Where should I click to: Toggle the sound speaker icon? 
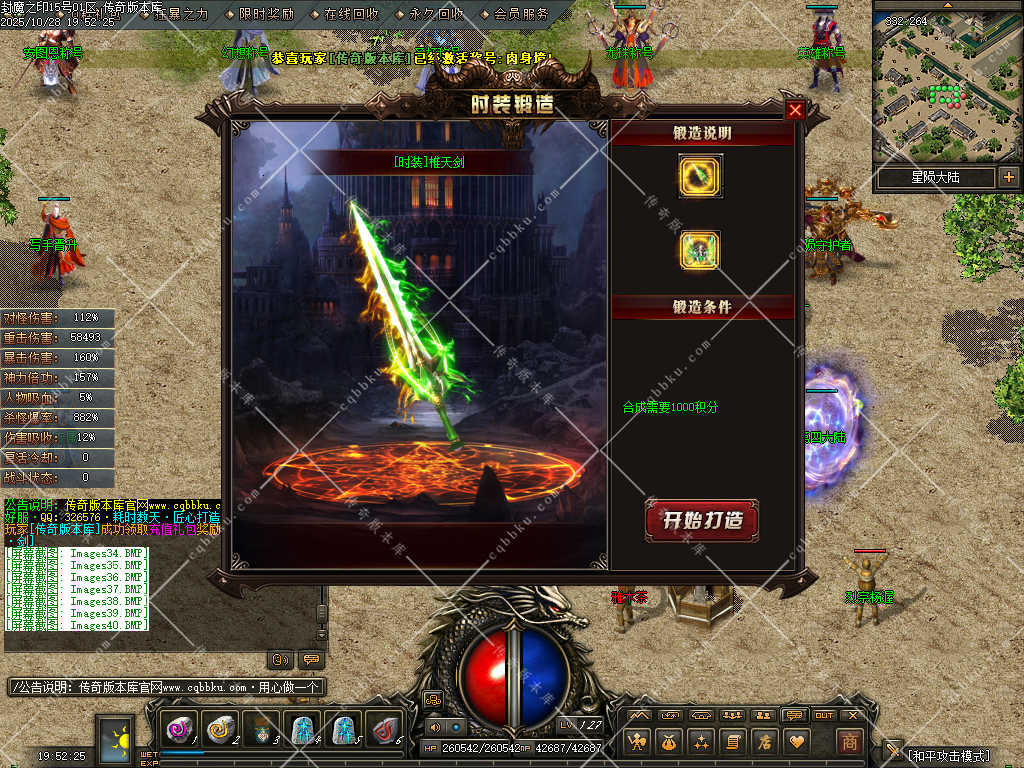435,727
